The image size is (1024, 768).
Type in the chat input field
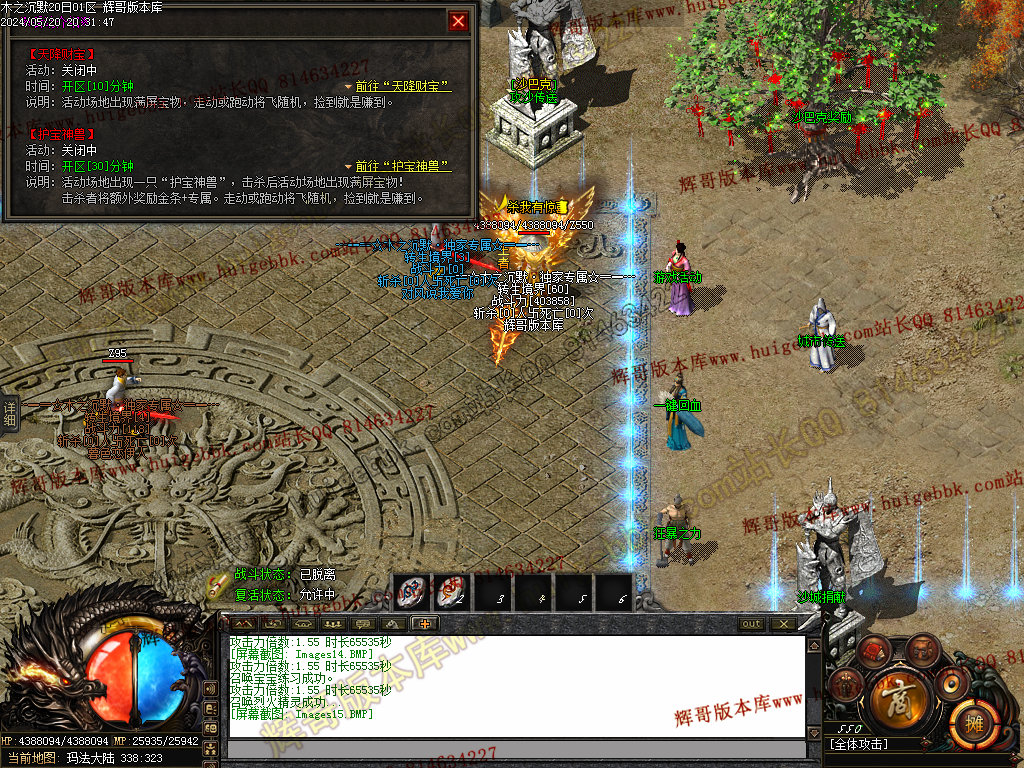tap(515, 749)
